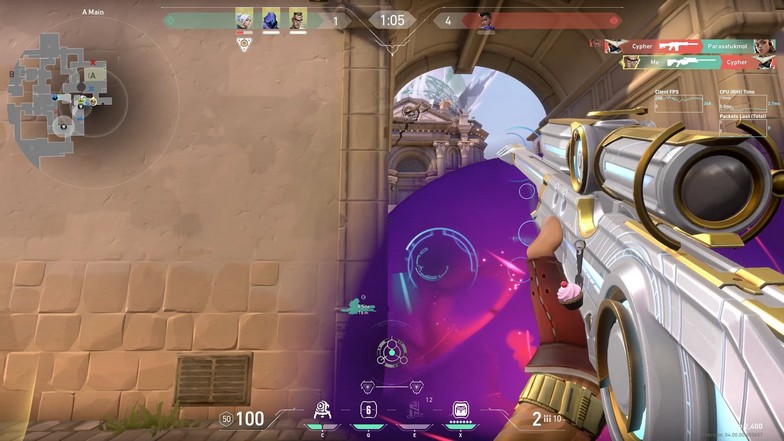Viewport: 784px width, 441px height.
Task: Click the B site label on the minimap
Action: 13,73
